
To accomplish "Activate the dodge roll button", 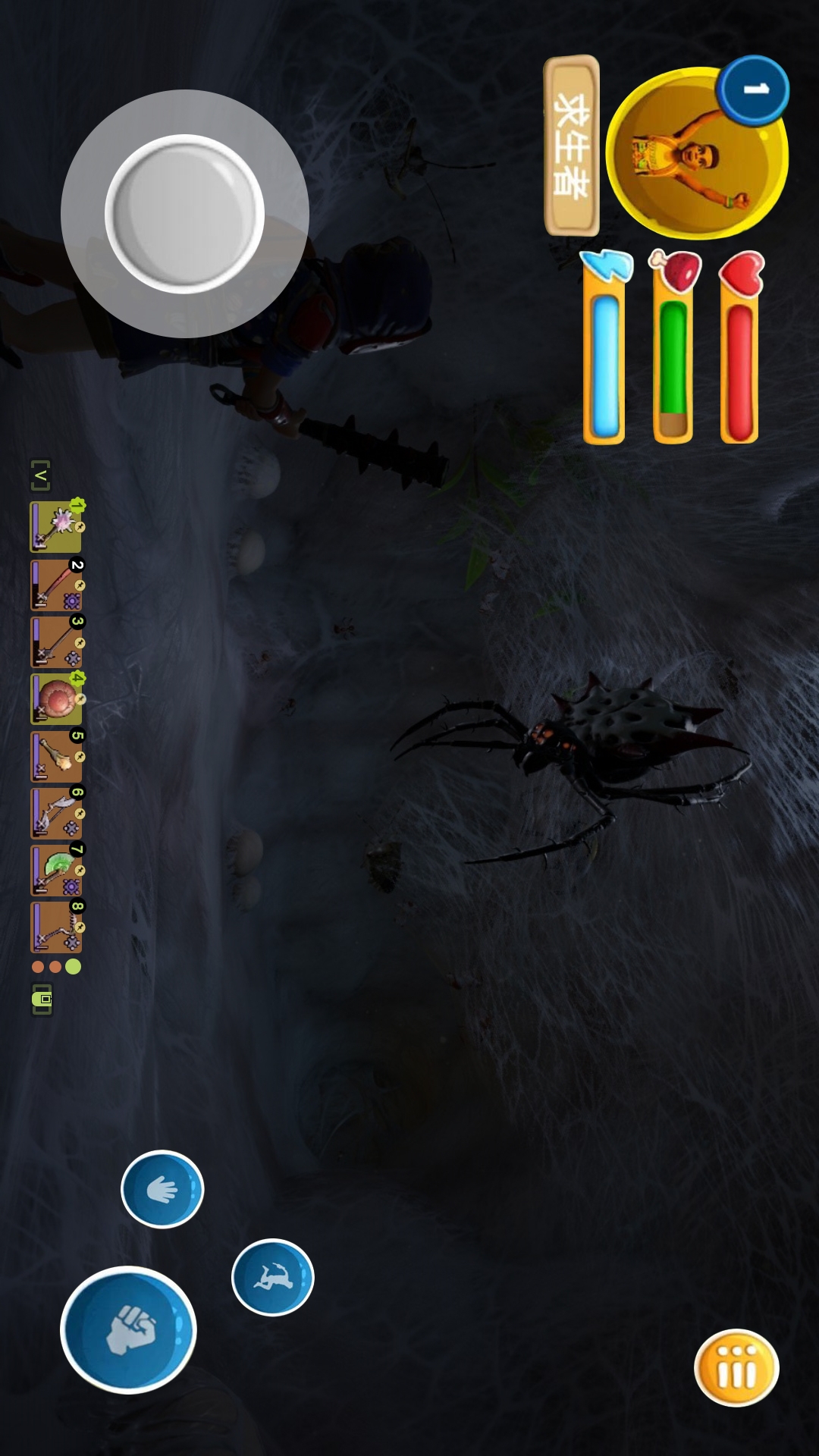I will click(x=272, y=1277).
